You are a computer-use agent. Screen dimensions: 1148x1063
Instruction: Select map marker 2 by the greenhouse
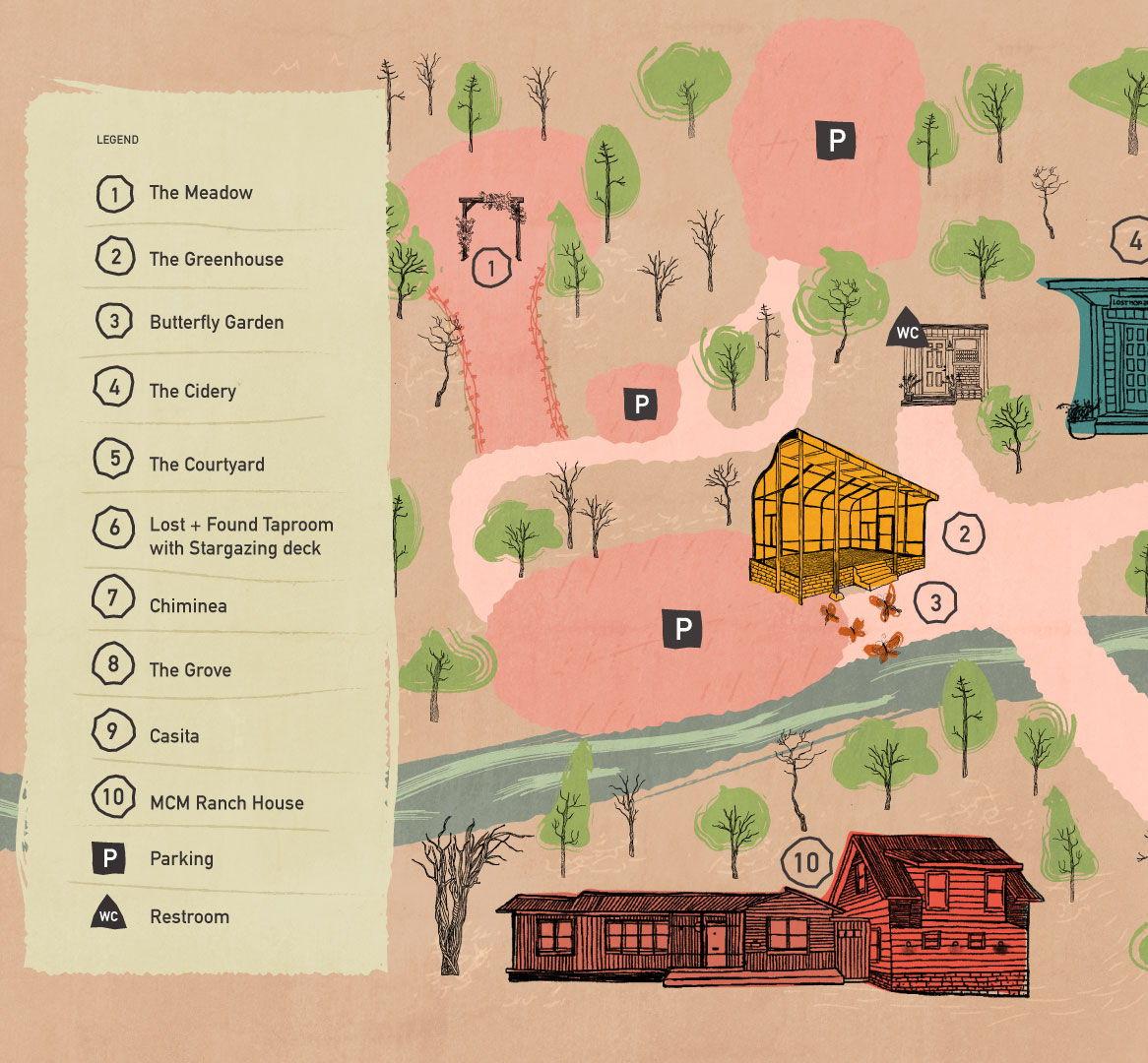pyautogui.click(x=963, y=534)
